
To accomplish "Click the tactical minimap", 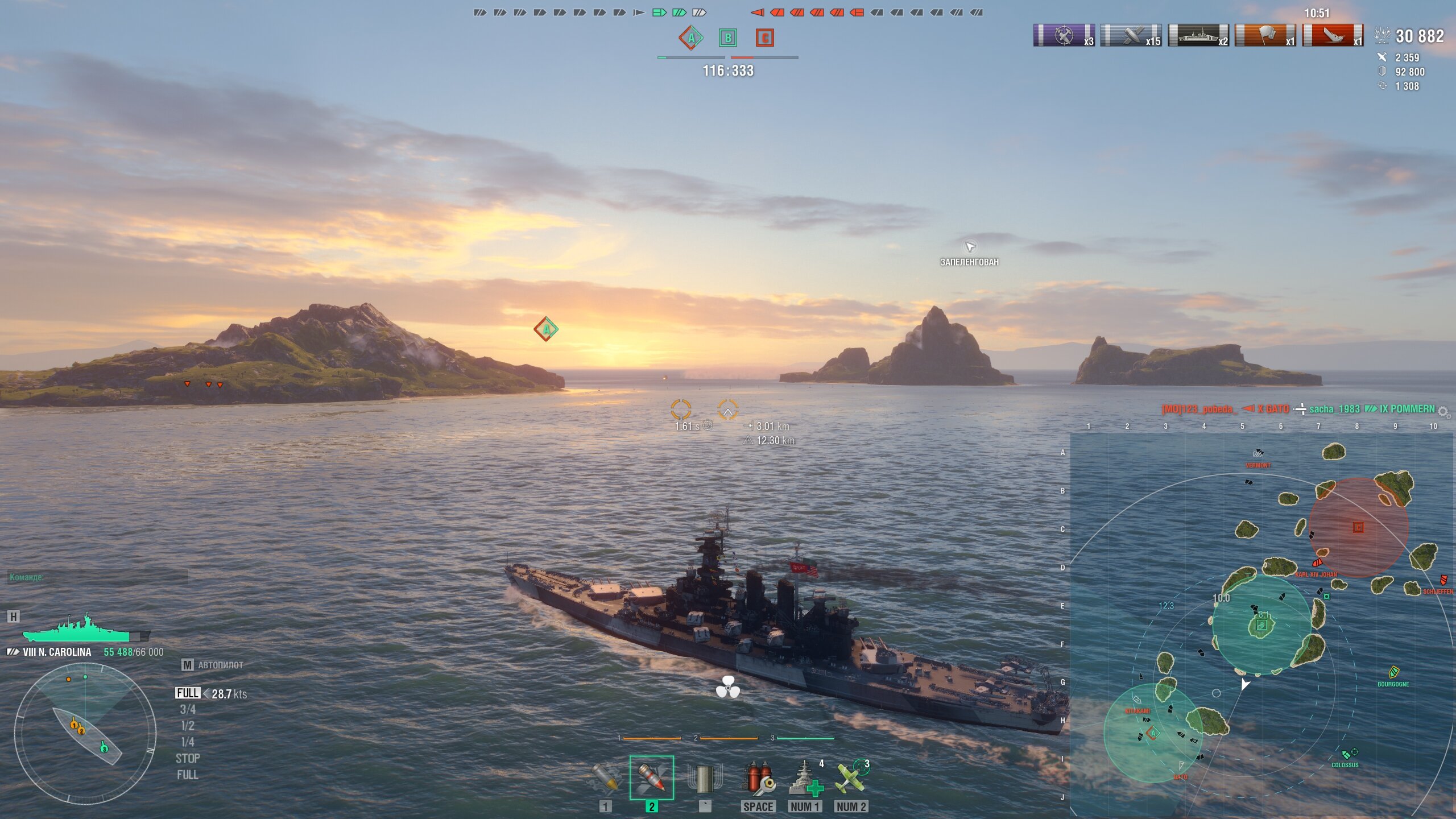I will pyautogui.click(x=1260, y=624).
